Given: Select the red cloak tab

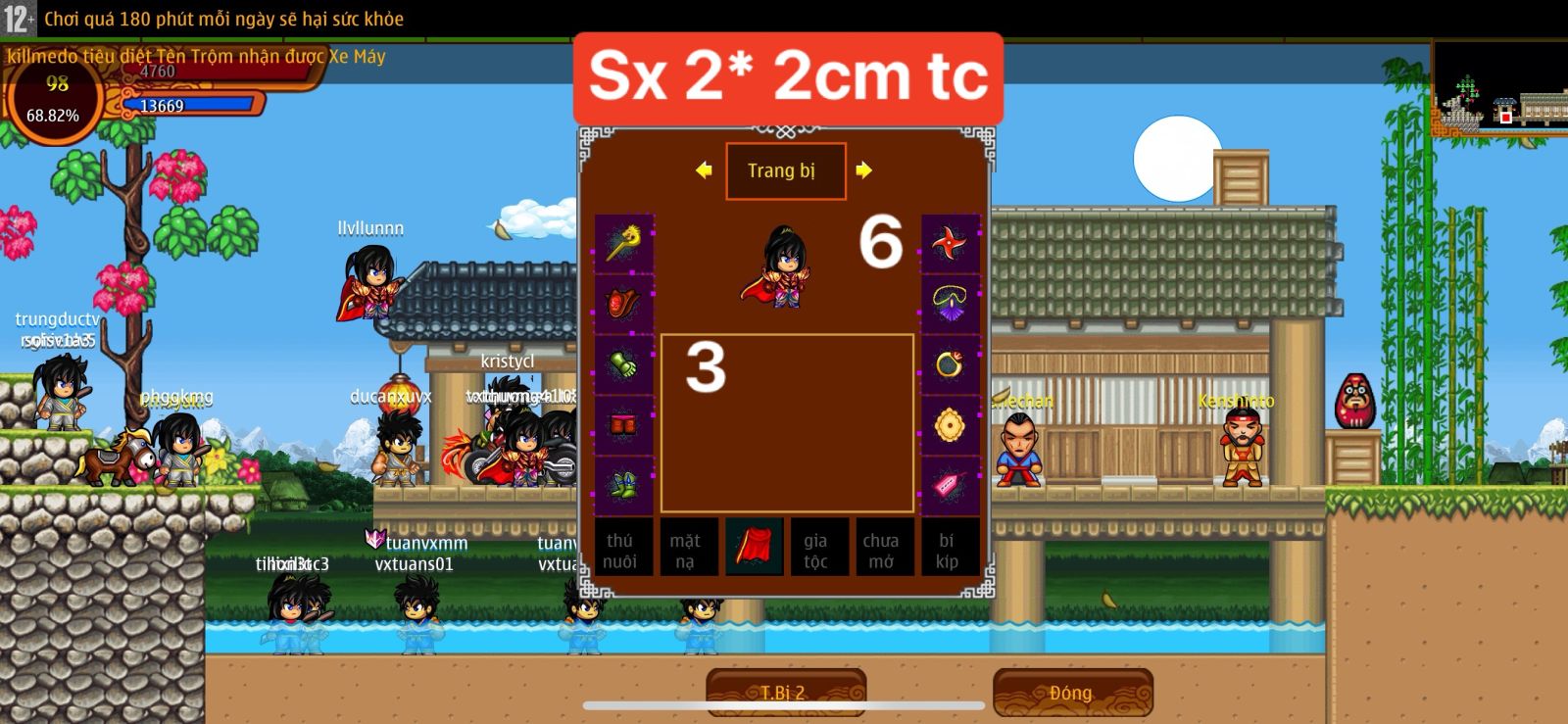Looking at the screenshot, I should point(753,549).
